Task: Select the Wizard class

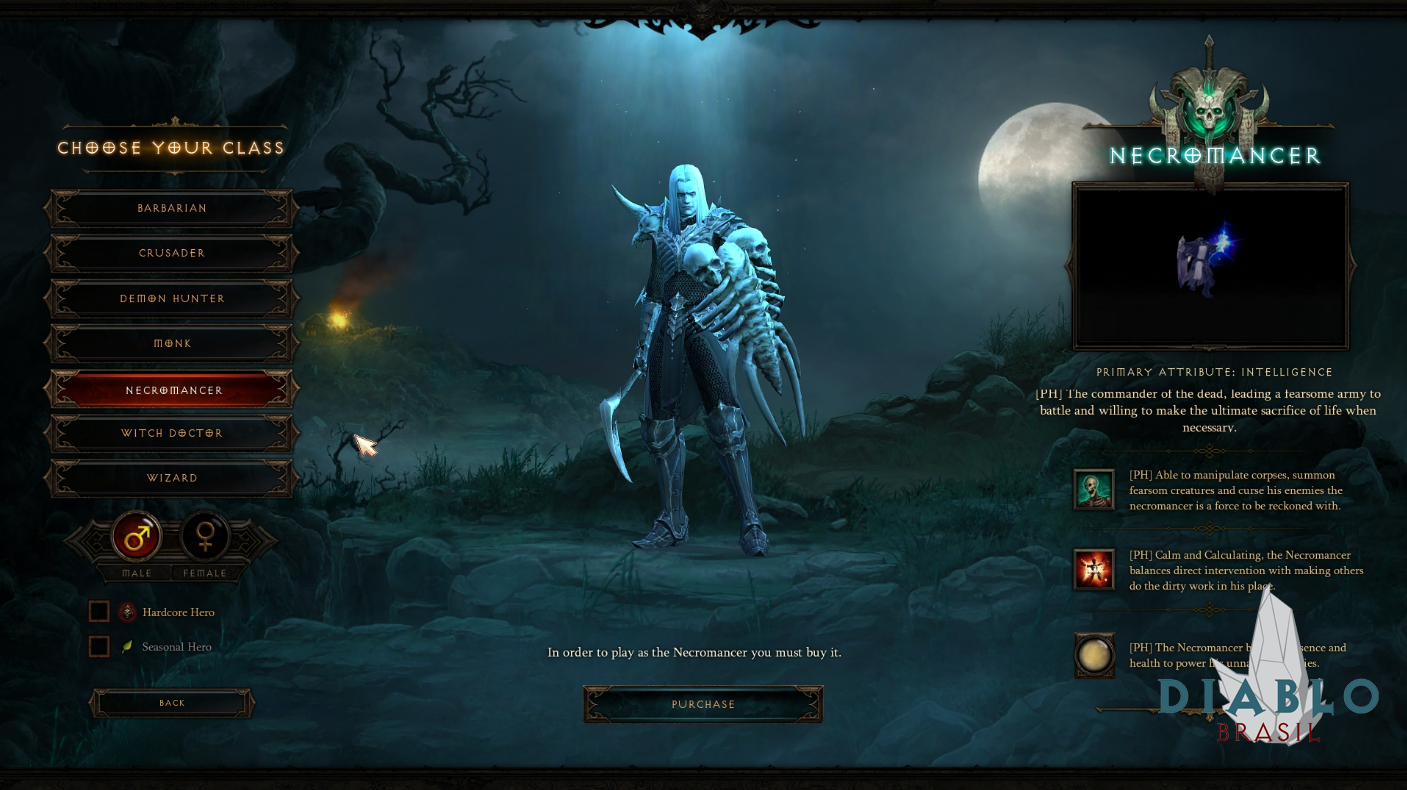Action: pos(172,478)
